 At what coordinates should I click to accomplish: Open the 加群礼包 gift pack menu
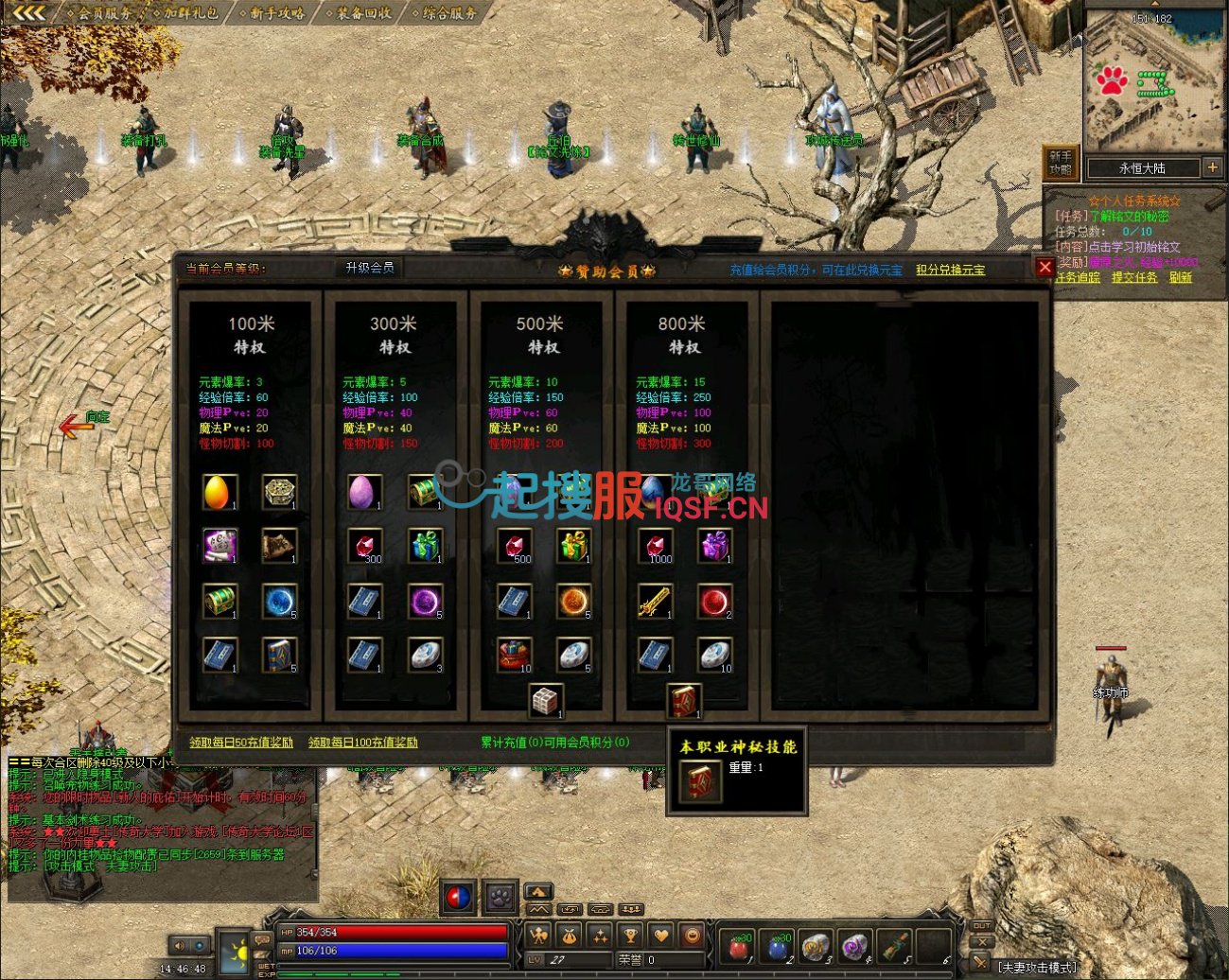pos(190,13)
